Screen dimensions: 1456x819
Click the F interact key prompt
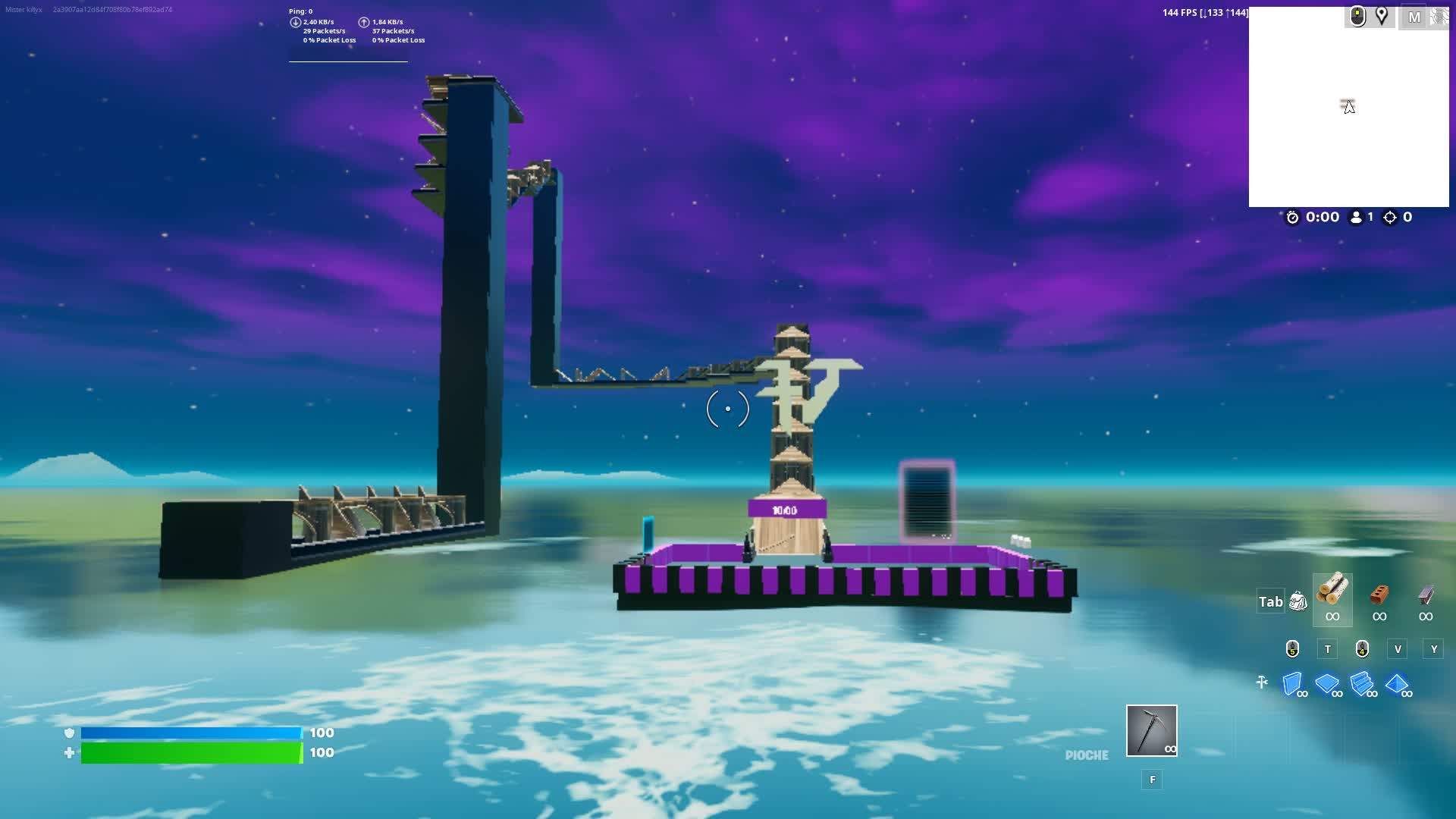[1152, 780]
